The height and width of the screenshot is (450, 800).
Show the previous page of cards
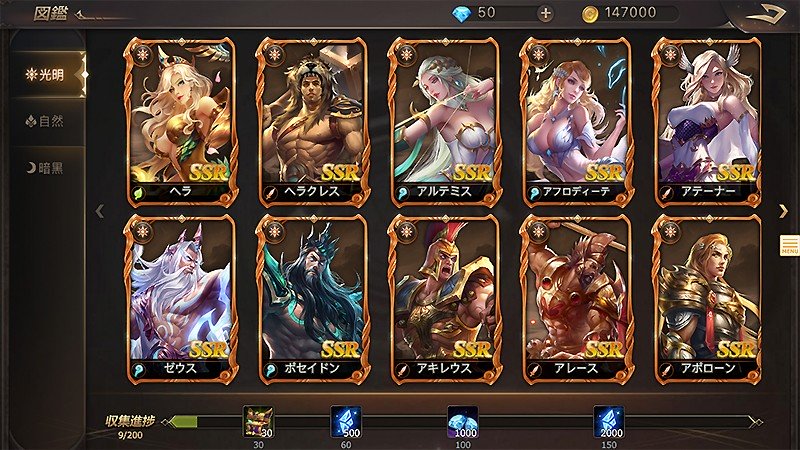[99, 210]
